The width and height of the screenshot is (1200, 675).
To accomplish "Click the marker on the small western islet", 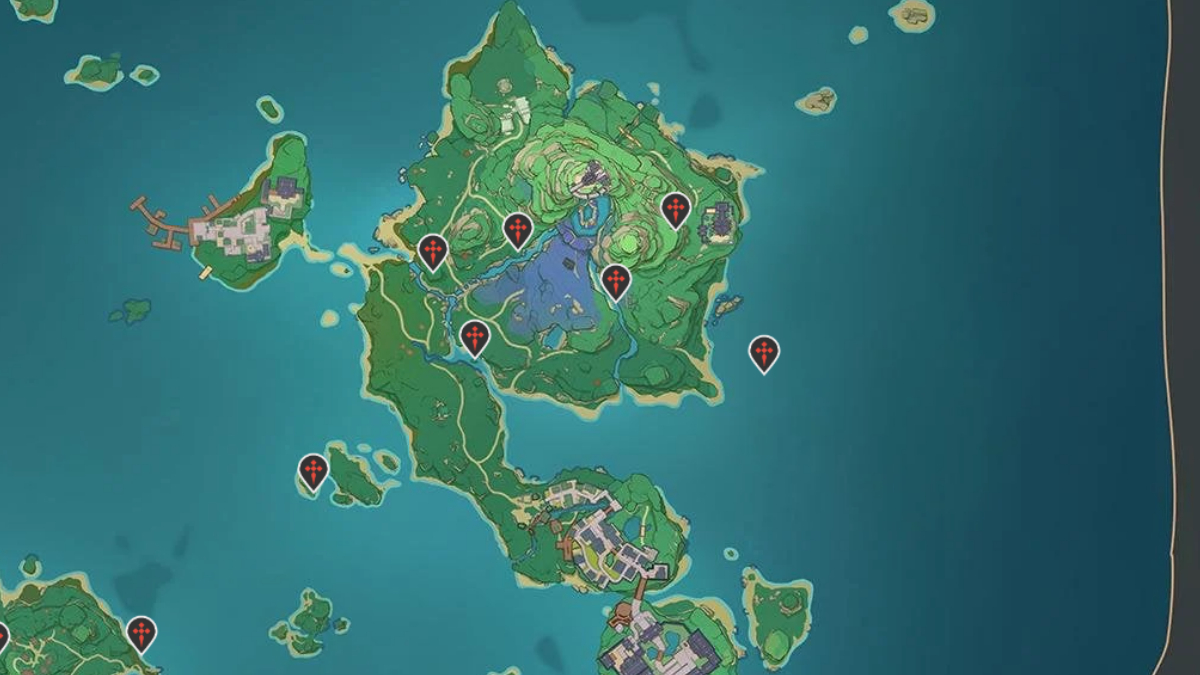I will [x=314, y=471].
